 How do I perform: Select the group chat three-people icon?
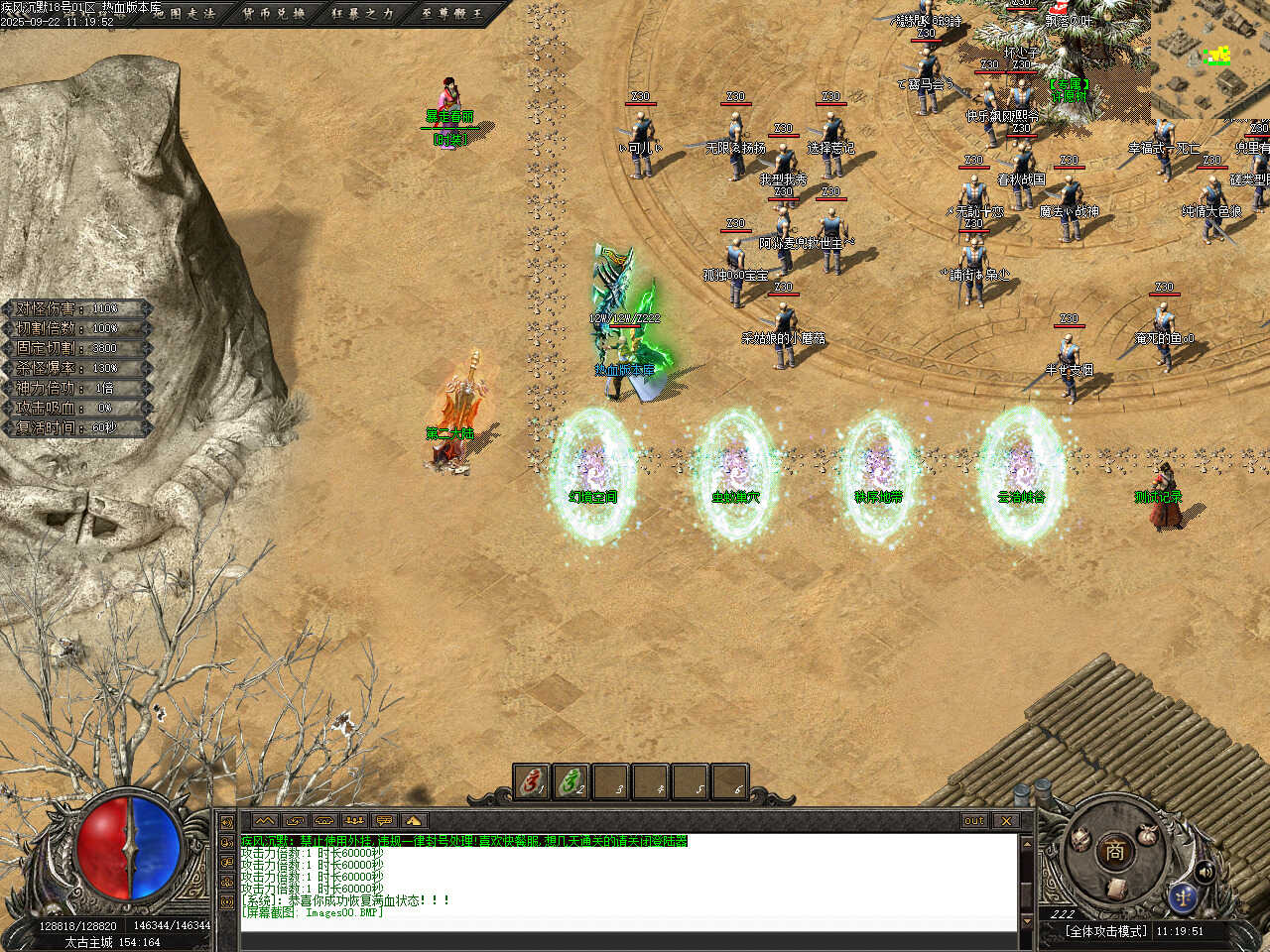click(x=354, y=820)
